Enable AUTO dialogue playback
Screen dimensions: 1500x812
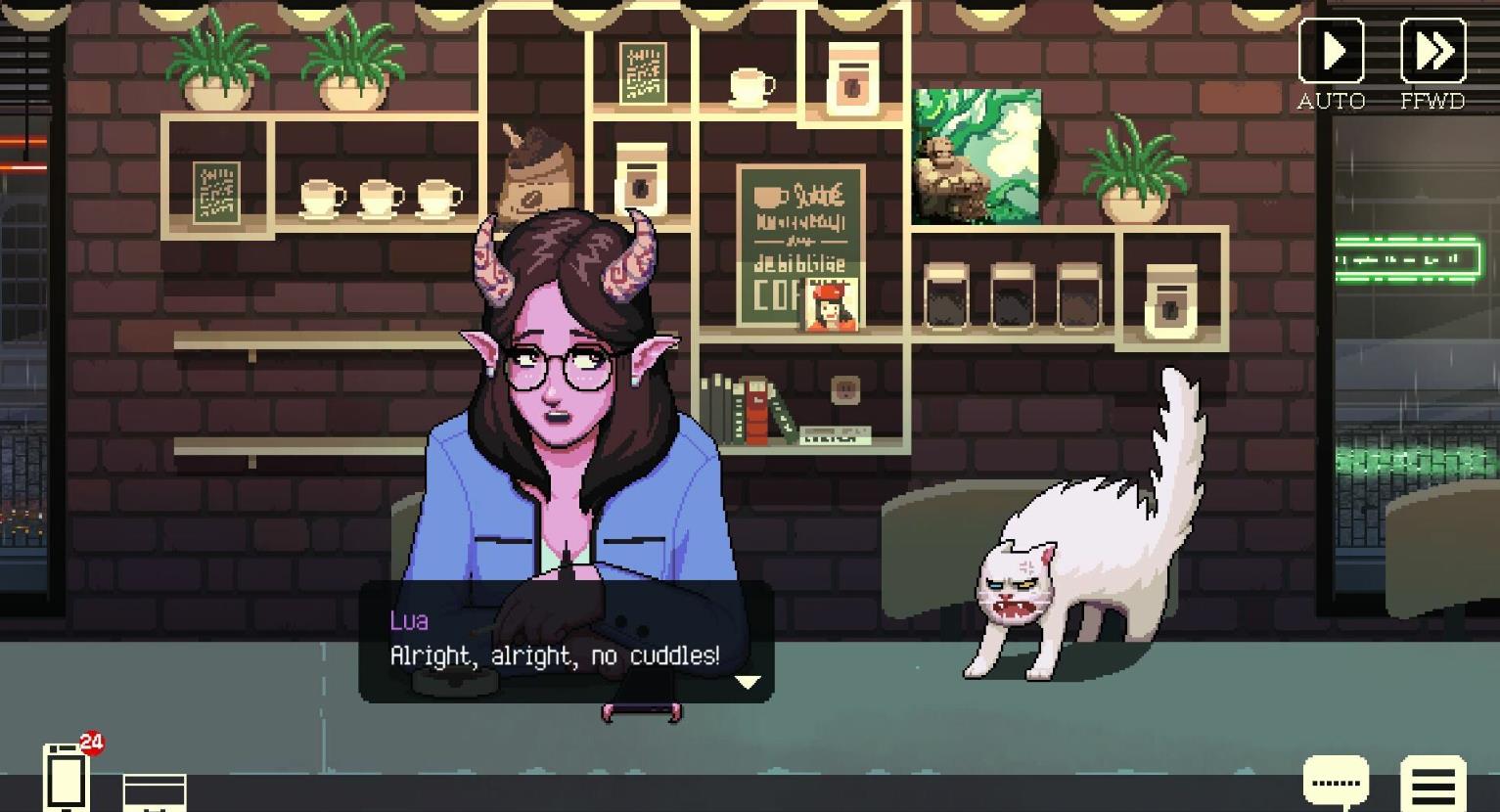point(1331,51)
